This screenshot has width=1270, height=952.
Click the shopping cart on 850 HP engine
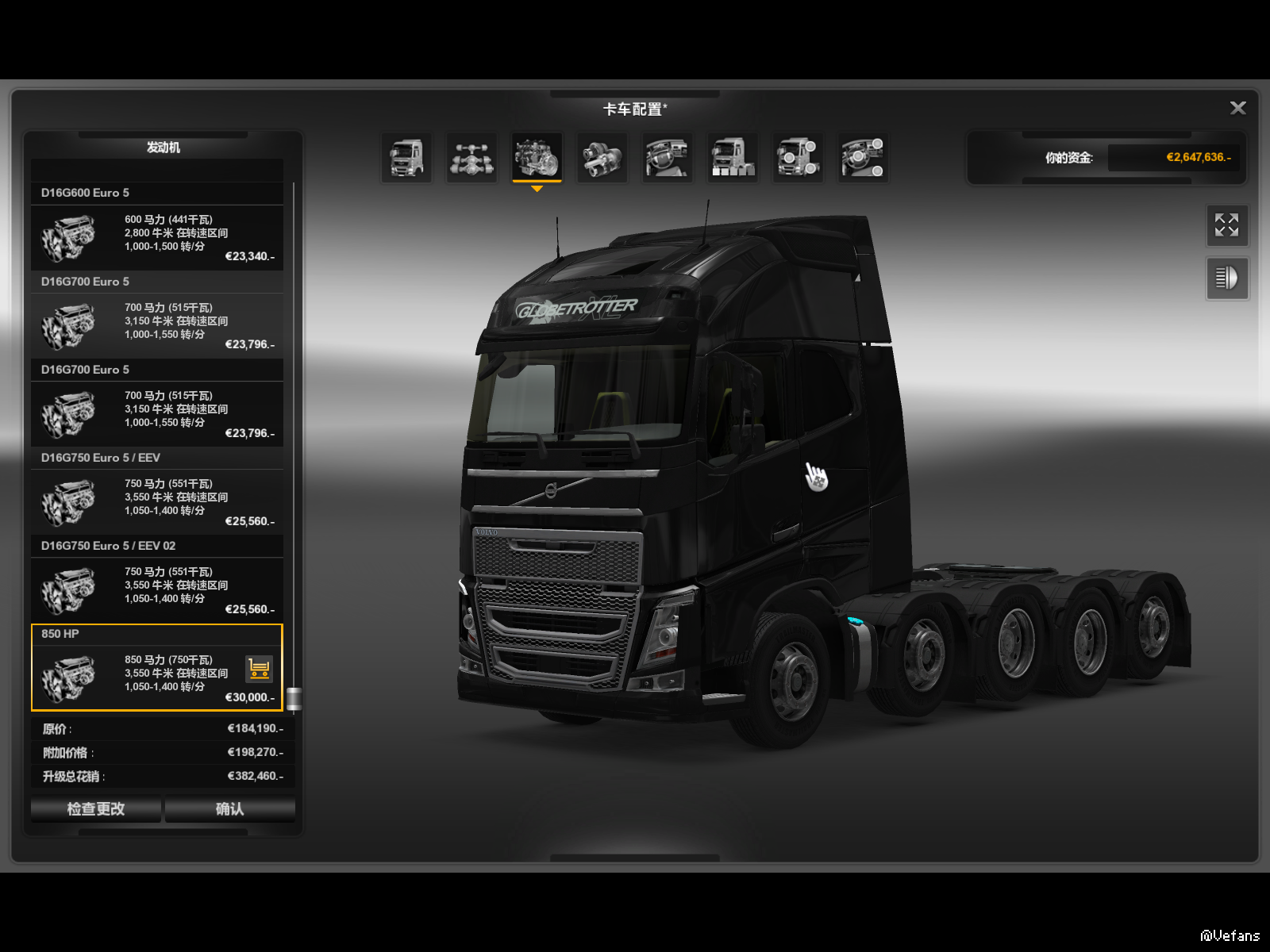point(260,669)
